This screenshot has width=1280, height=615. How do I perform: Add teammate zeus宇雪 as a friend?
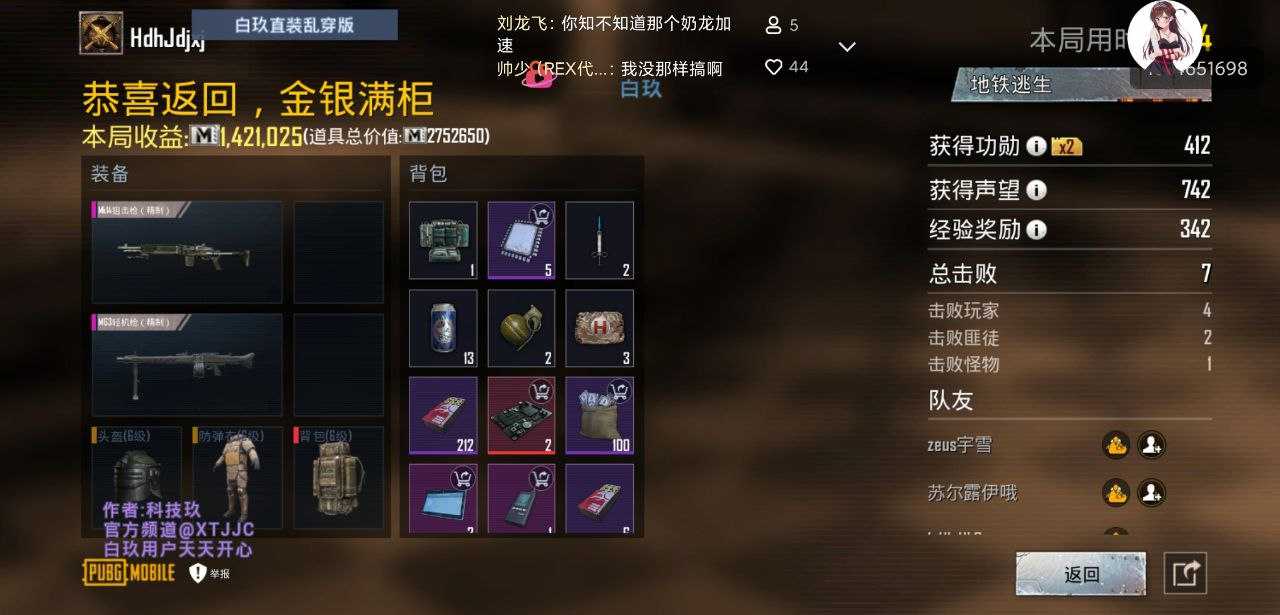click(x=1151, y=445)
